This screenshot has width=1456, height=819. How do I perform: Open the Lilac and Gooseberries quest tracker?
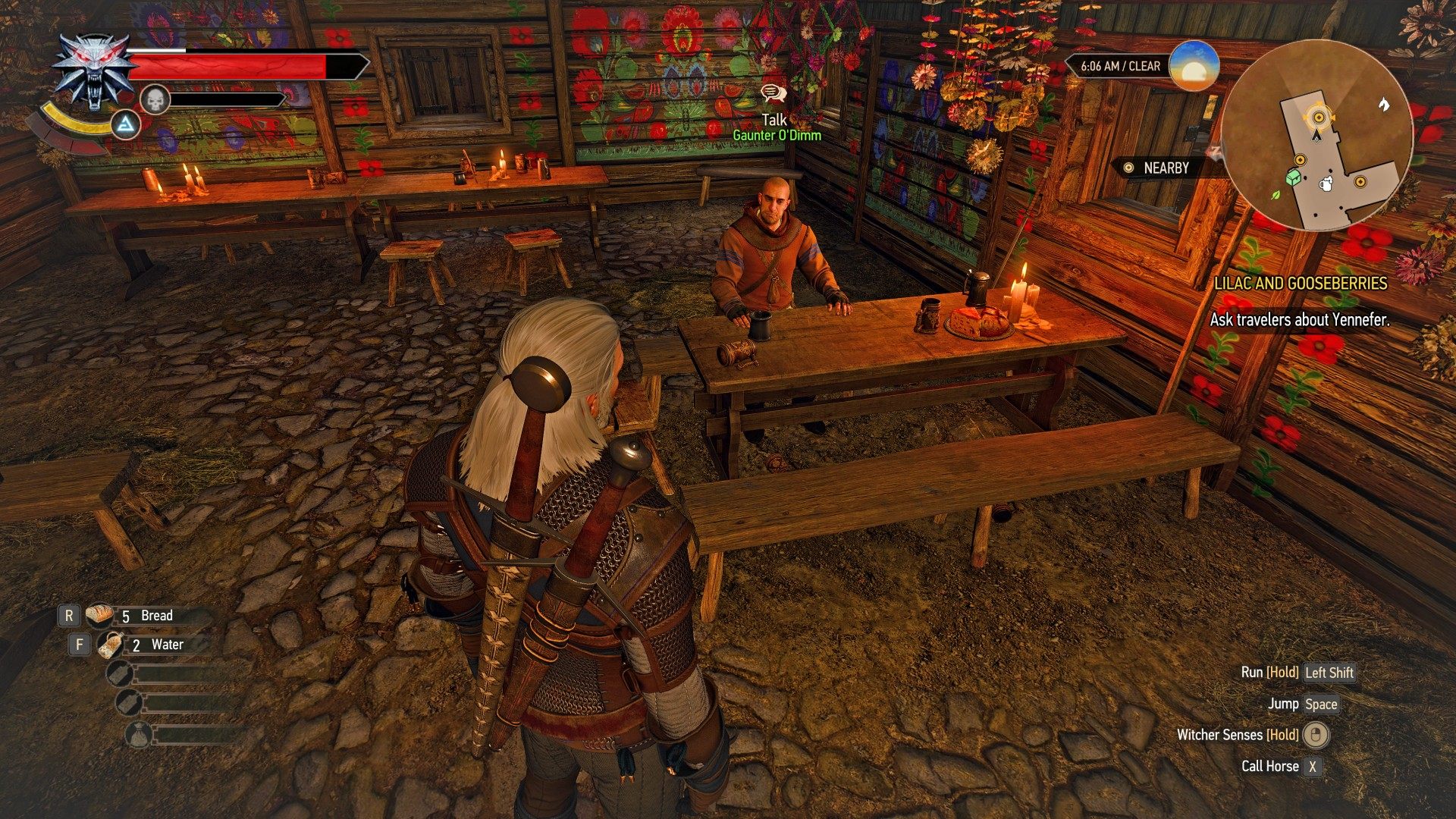(x=1300, y=284)
